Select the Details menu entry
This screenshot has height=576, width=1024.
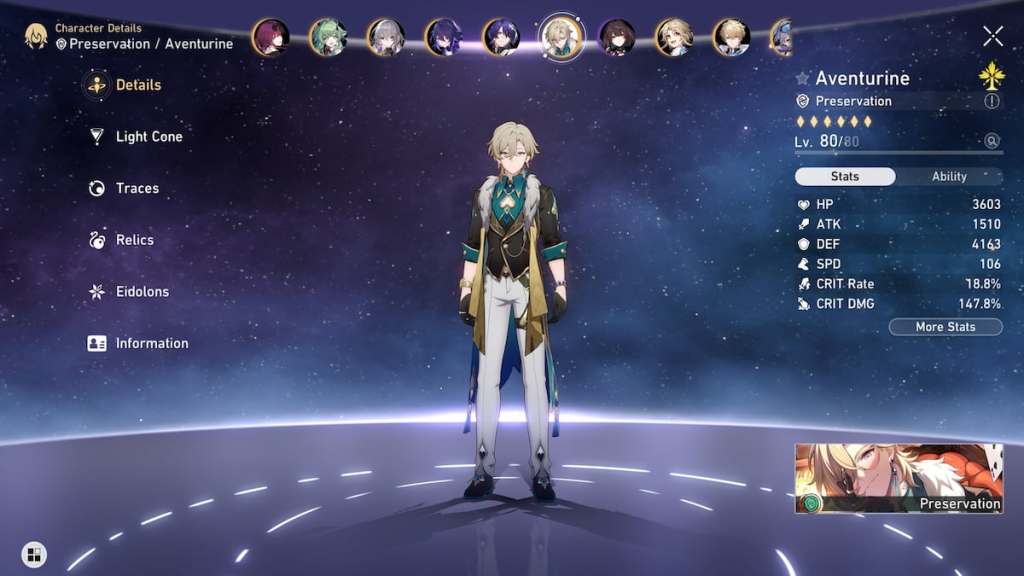pos(137,85)
